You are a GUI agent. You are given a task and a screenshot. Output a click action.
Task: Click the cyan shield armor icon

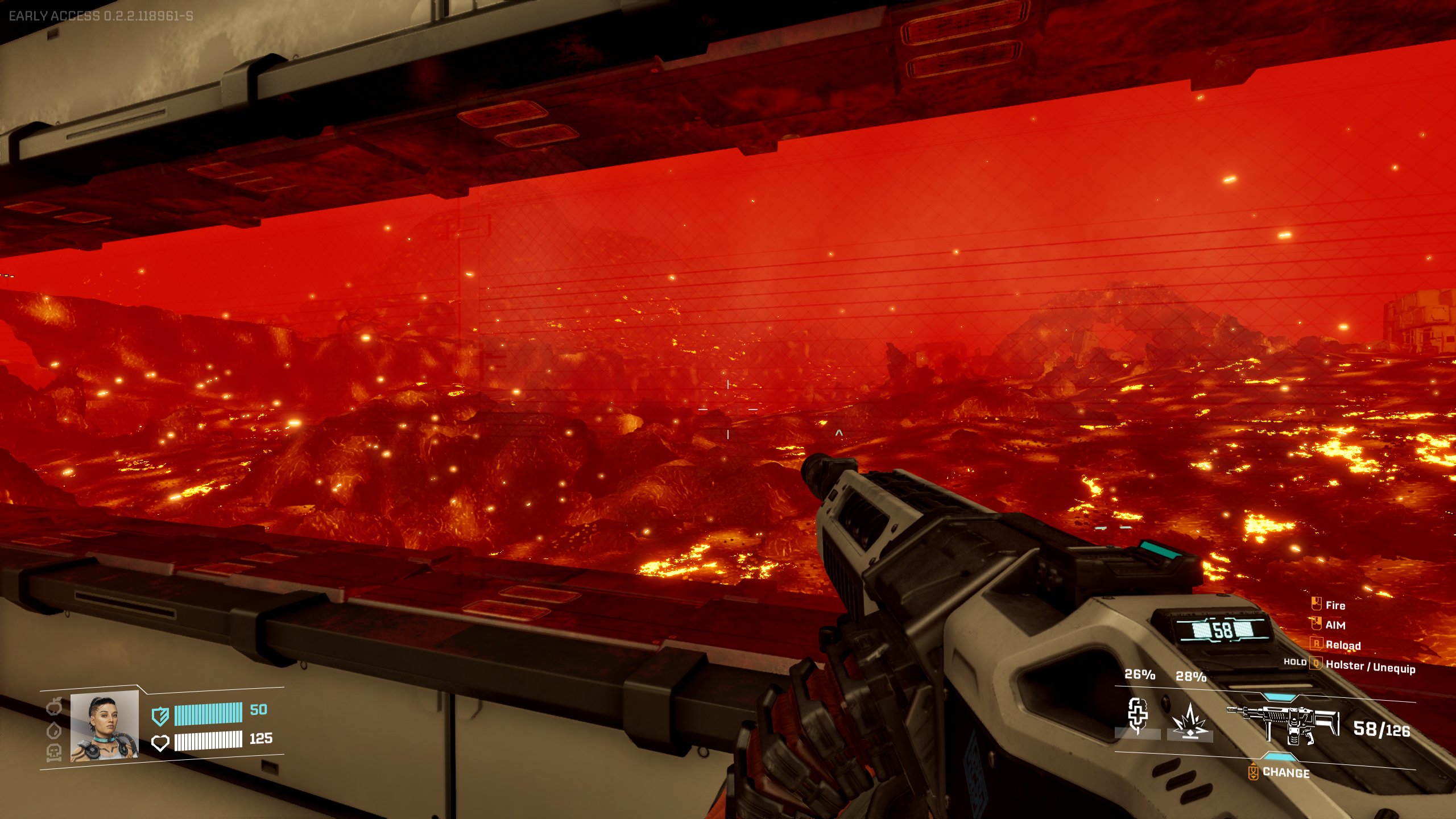pyautogui.click(x=160, y=715)
